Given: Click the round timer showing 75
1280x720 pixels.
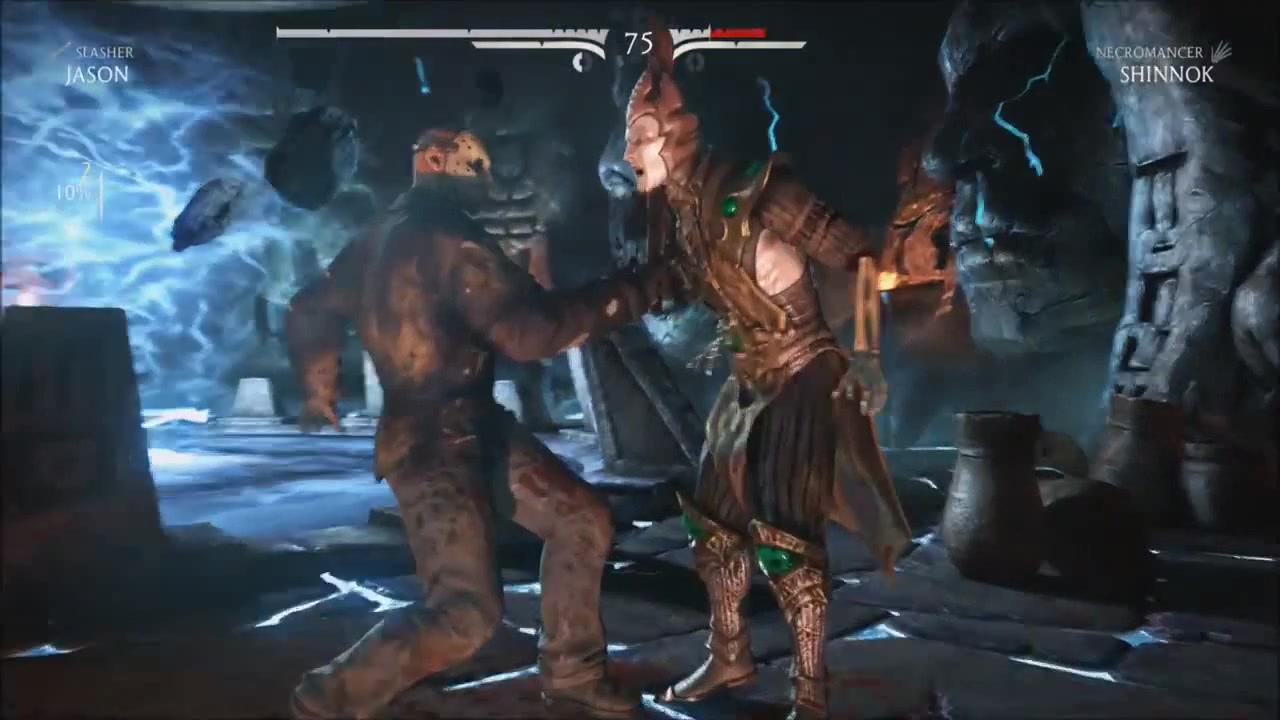Looking at the screenshot, I should [640, 44].
